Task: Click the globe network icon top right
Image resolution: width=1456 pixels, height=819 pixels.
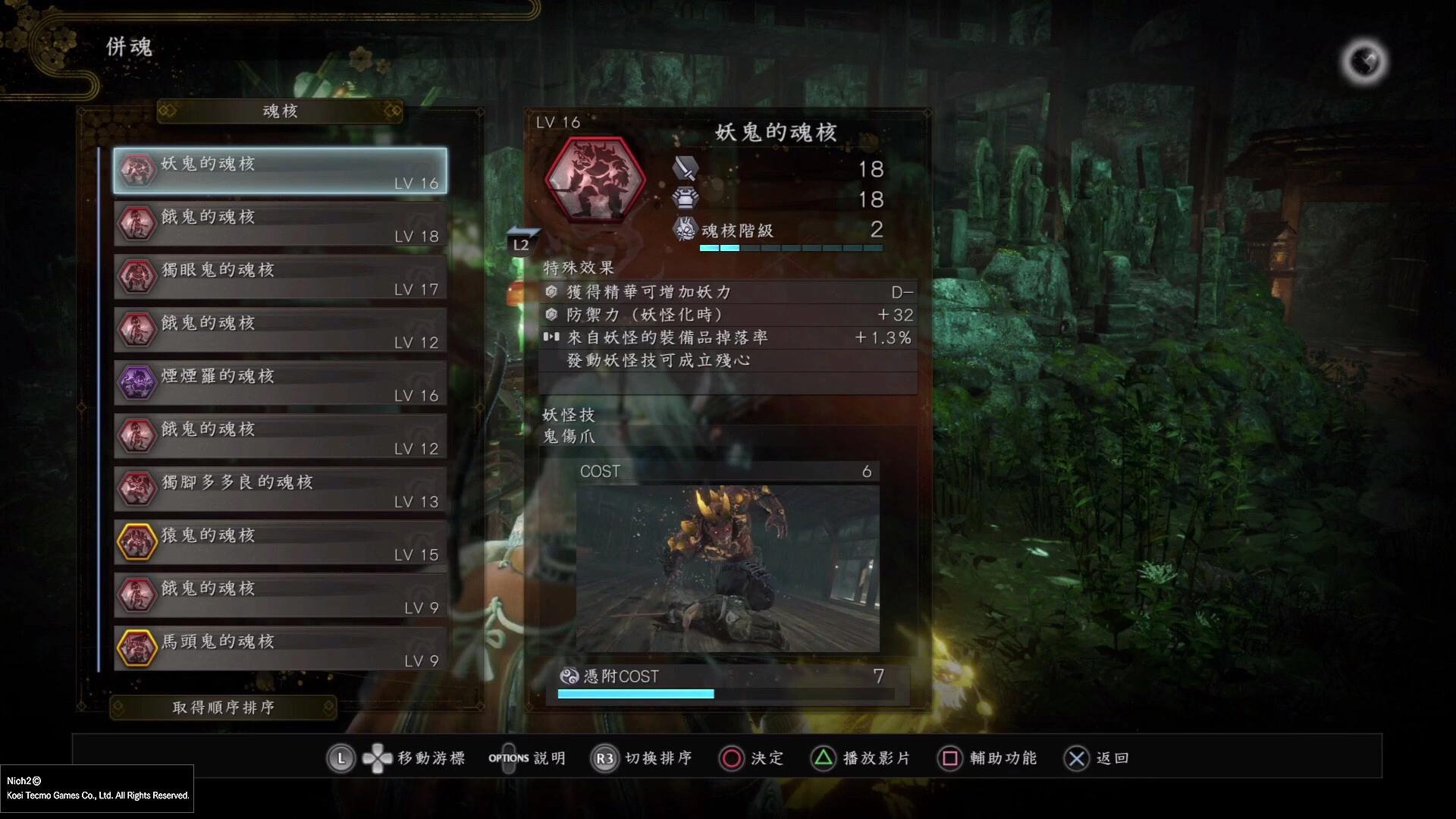Action: (x=1363, y=61)
